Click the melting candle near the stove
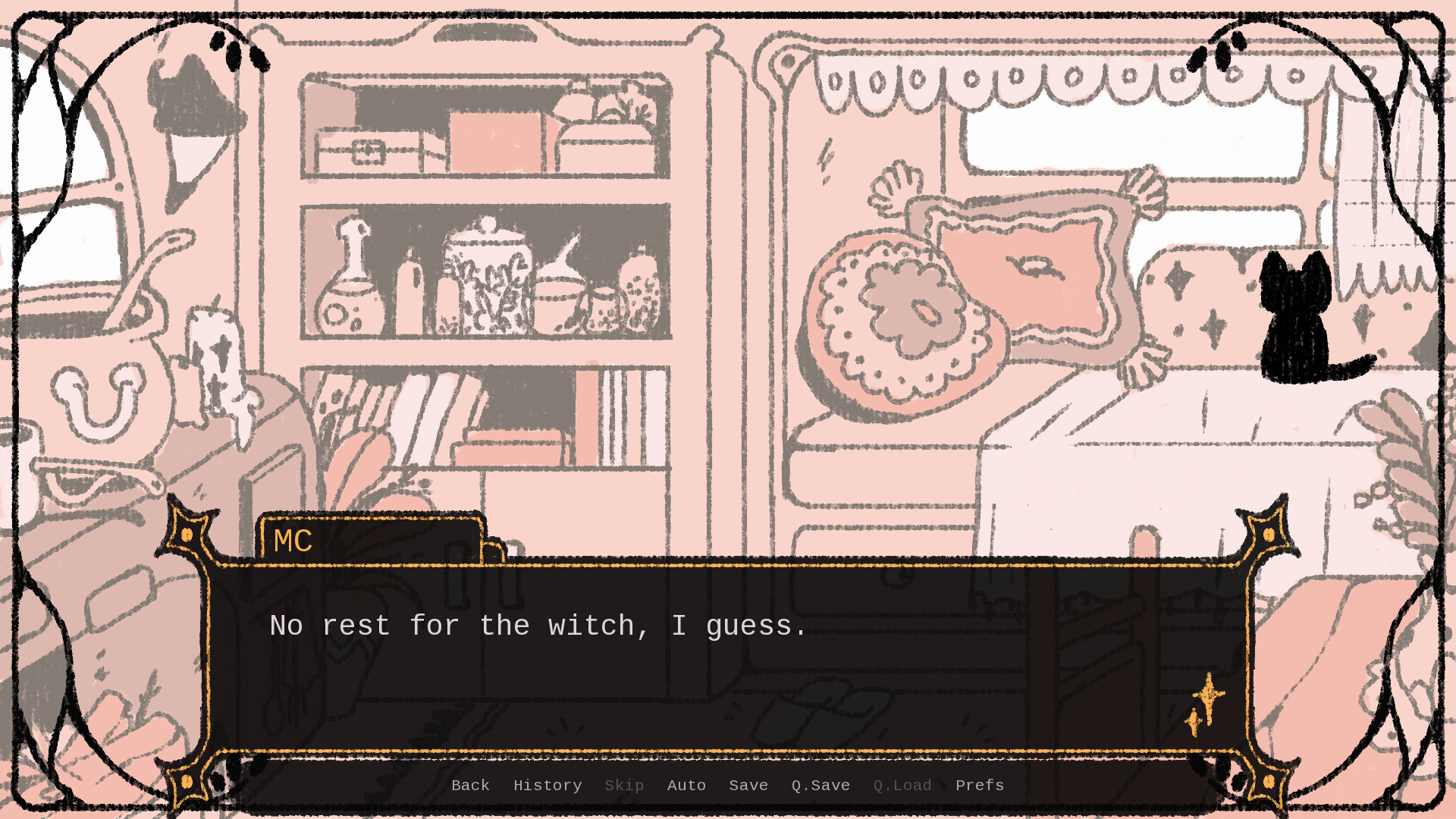1456x819 pixels. click(216, 356)
